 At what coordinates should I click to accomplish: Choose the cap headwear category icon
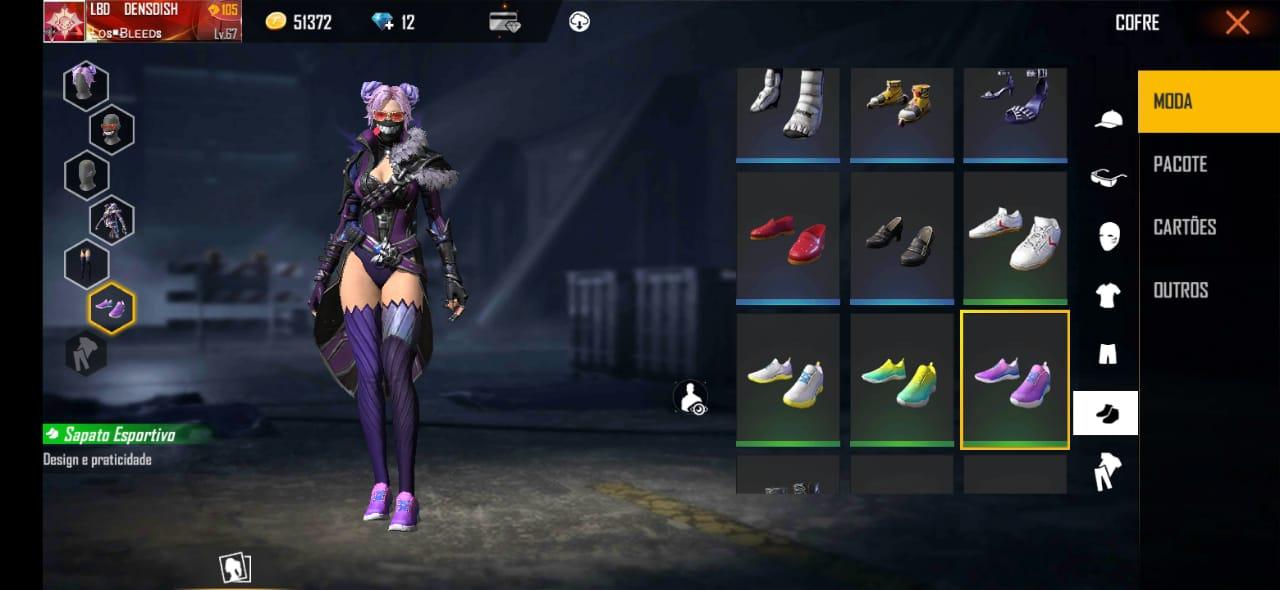tap(1107, 119)
